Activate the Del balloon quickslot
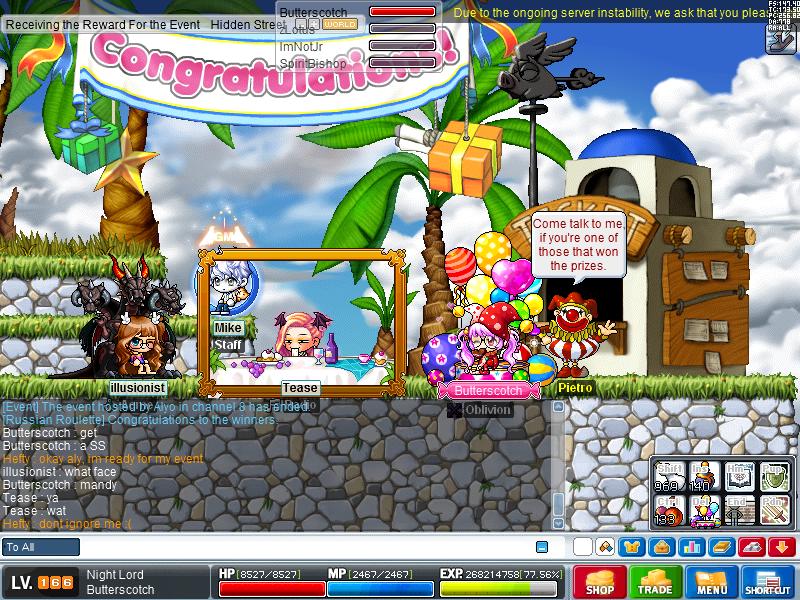 (x=705, y=511)
